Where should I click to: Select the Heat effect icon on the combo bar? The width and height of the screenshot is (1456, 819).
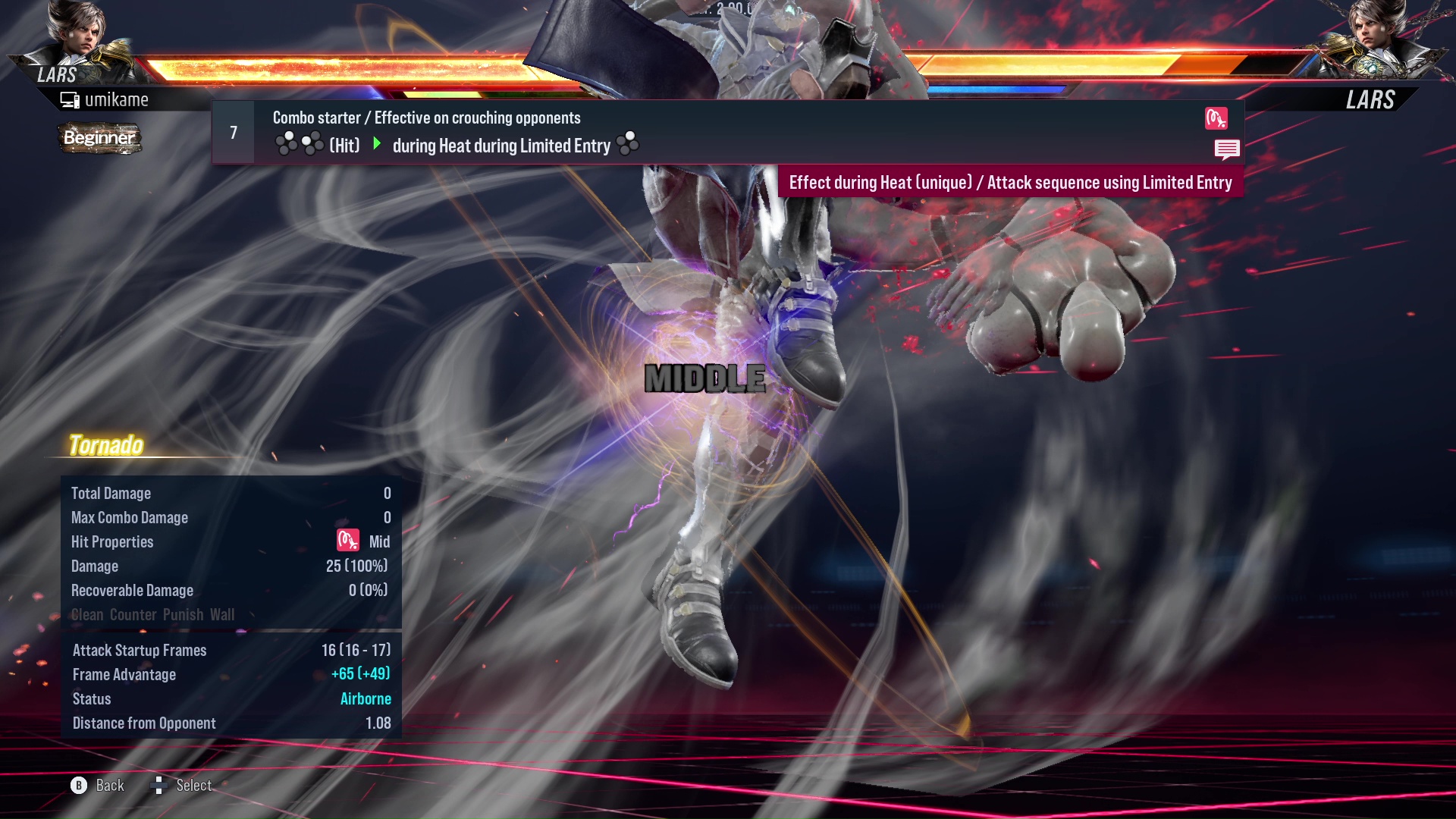(x=1216, y=118)
